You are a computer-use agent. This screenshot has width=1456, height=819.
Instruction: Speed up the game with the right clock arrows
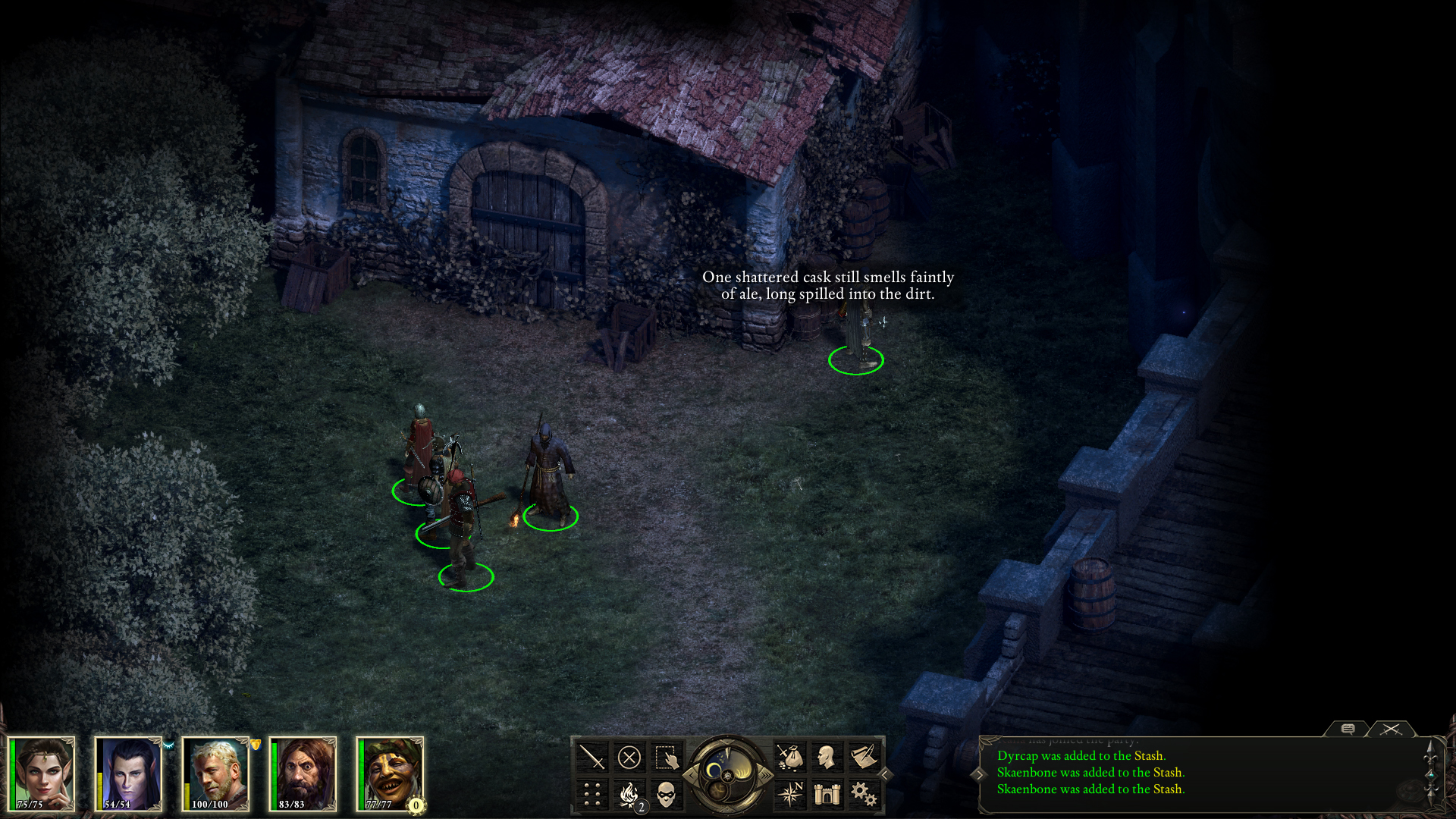coord(766,775)
